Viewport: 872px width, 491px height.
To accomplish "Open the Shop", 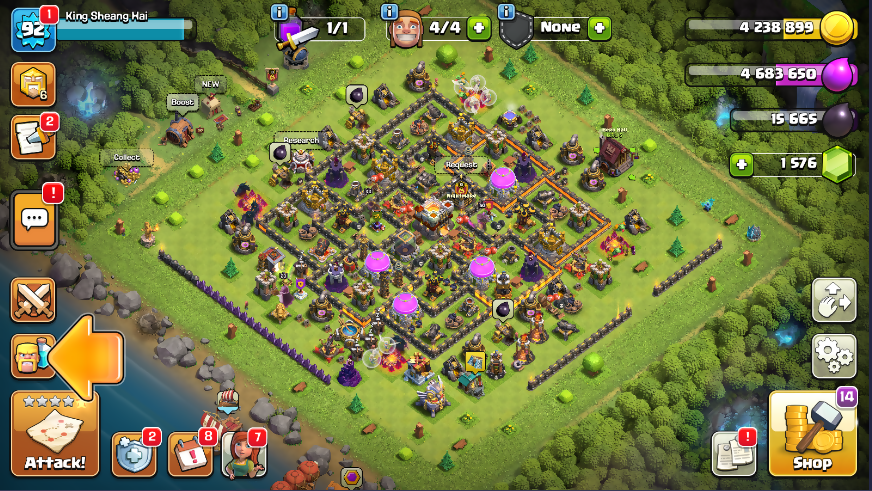I will 812,434.
